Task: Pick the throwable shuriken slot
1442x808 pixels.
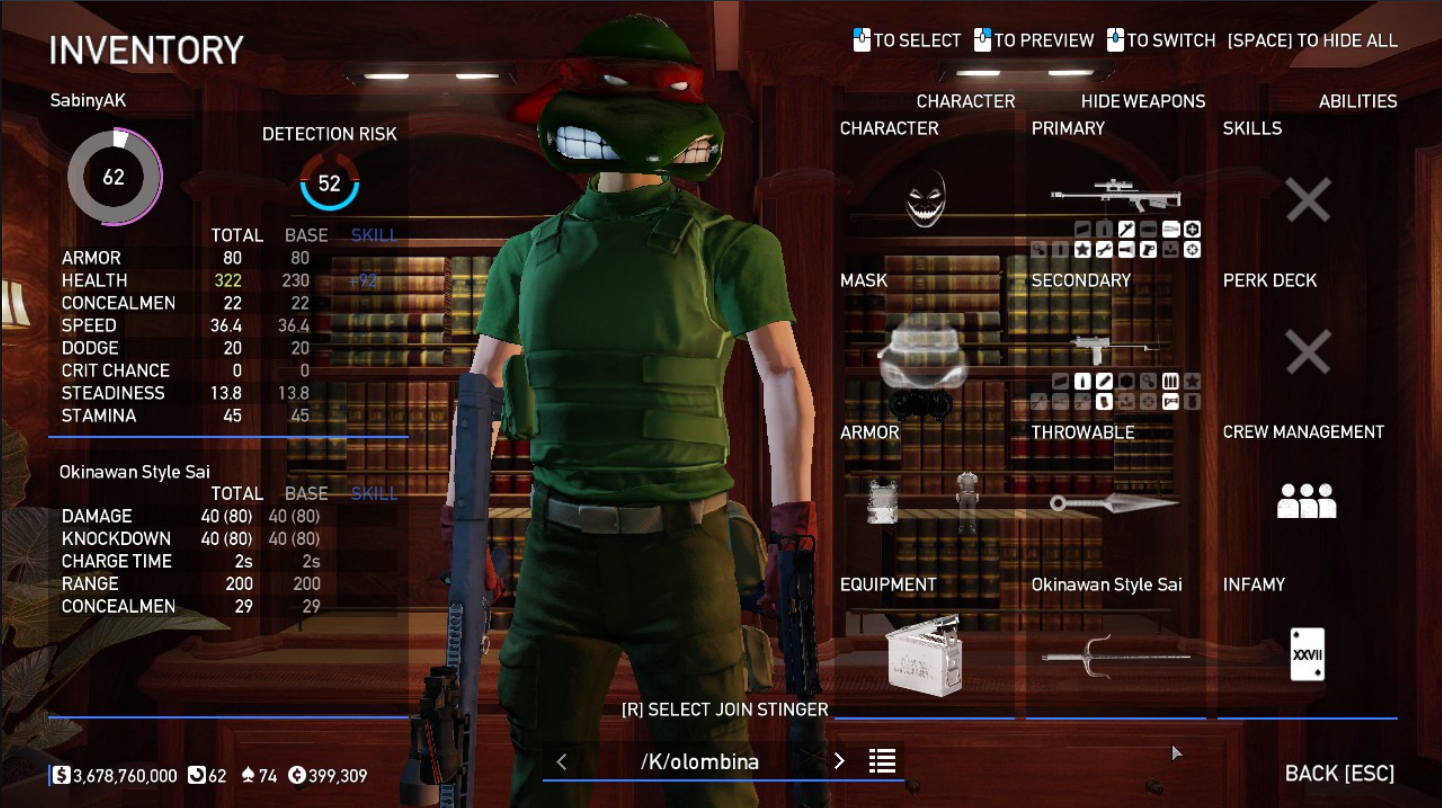Action: pyautogui.click(x=1115, y=503)
